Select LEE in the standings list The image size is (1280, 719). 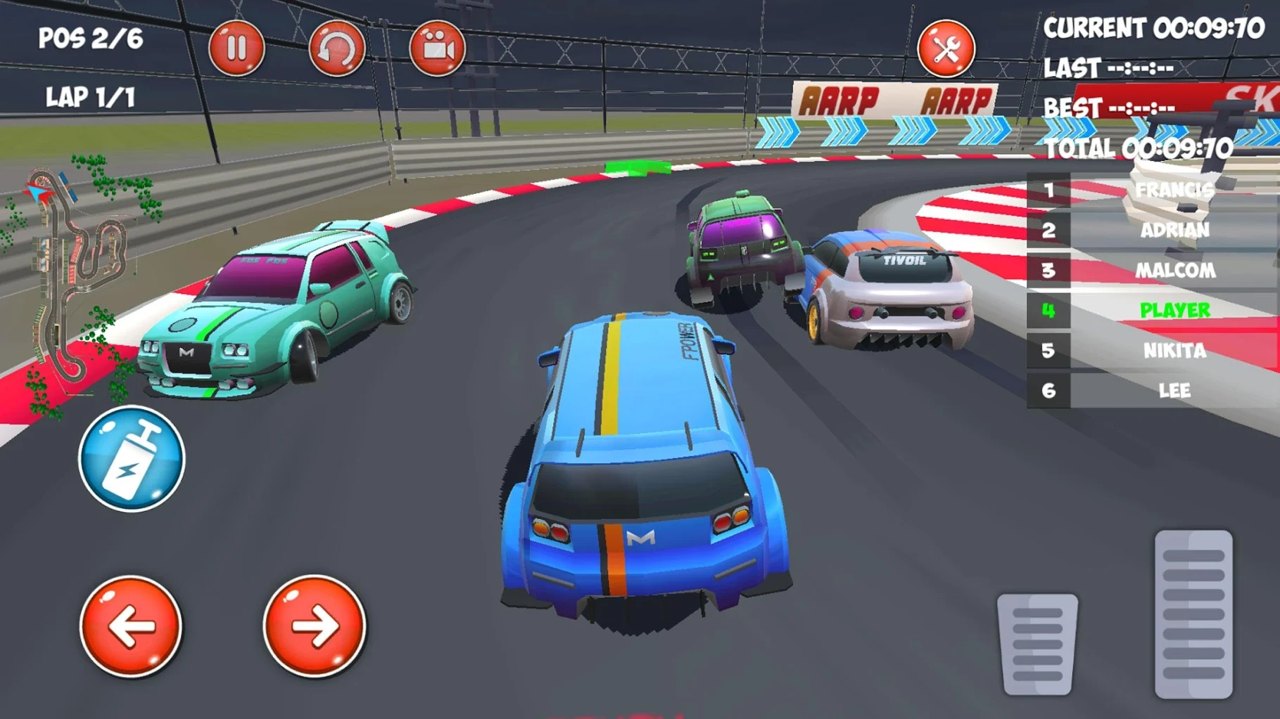[1152, 390]
